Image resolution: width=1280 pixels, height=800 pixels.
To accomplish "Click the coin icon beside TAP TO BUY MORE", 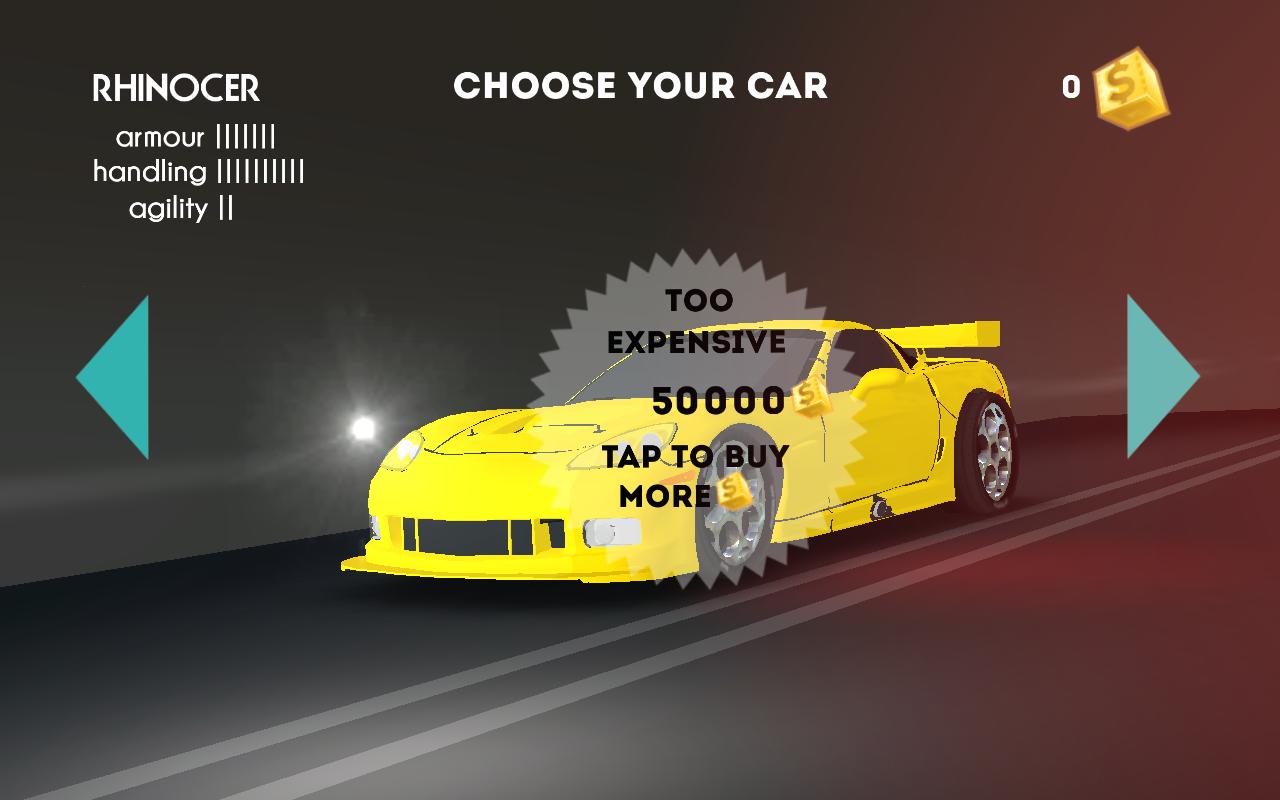I will 734,491.
